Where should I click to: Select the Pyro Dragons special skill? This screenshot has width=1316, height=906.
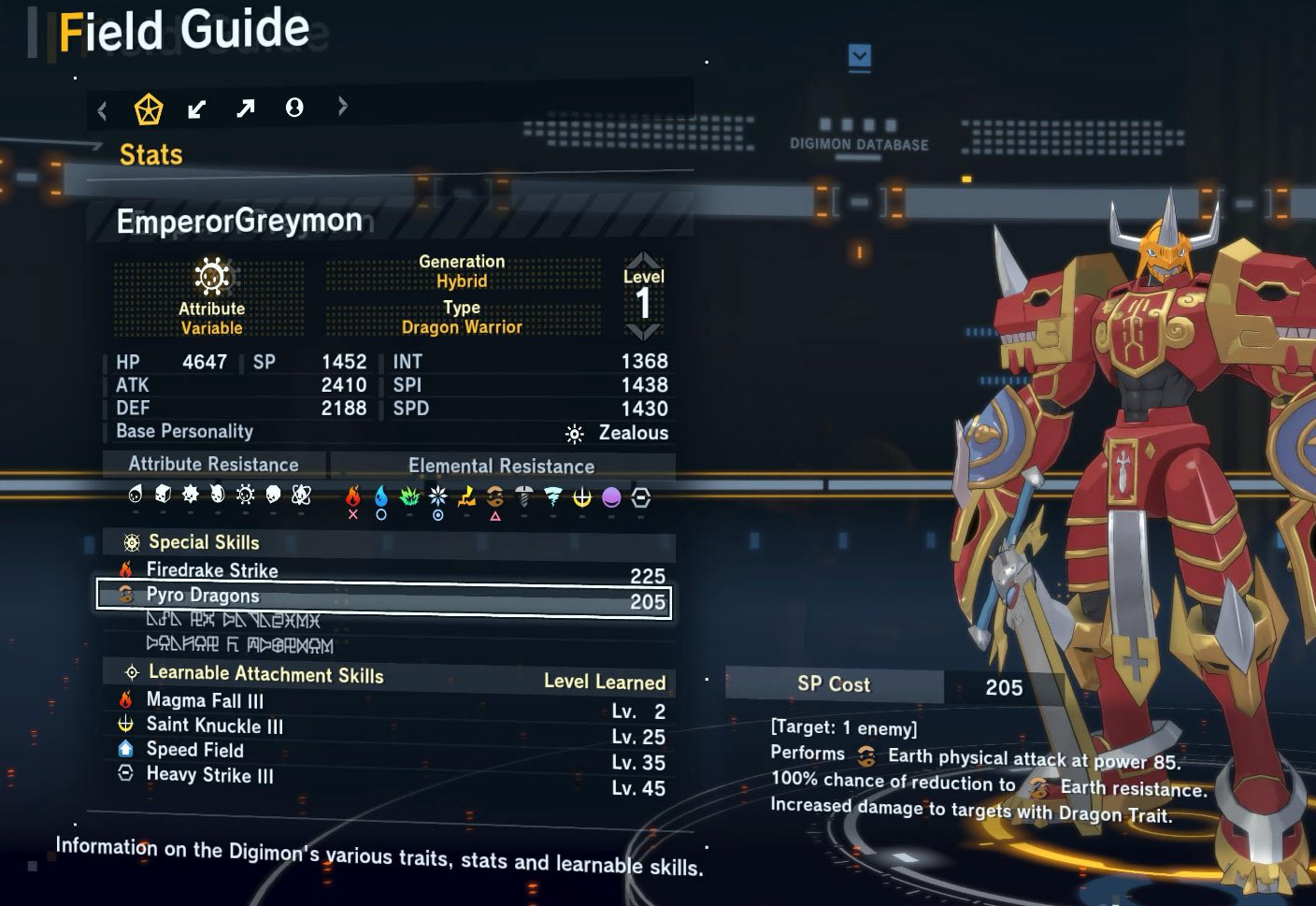pyautogui.click(x=203, y=596)
